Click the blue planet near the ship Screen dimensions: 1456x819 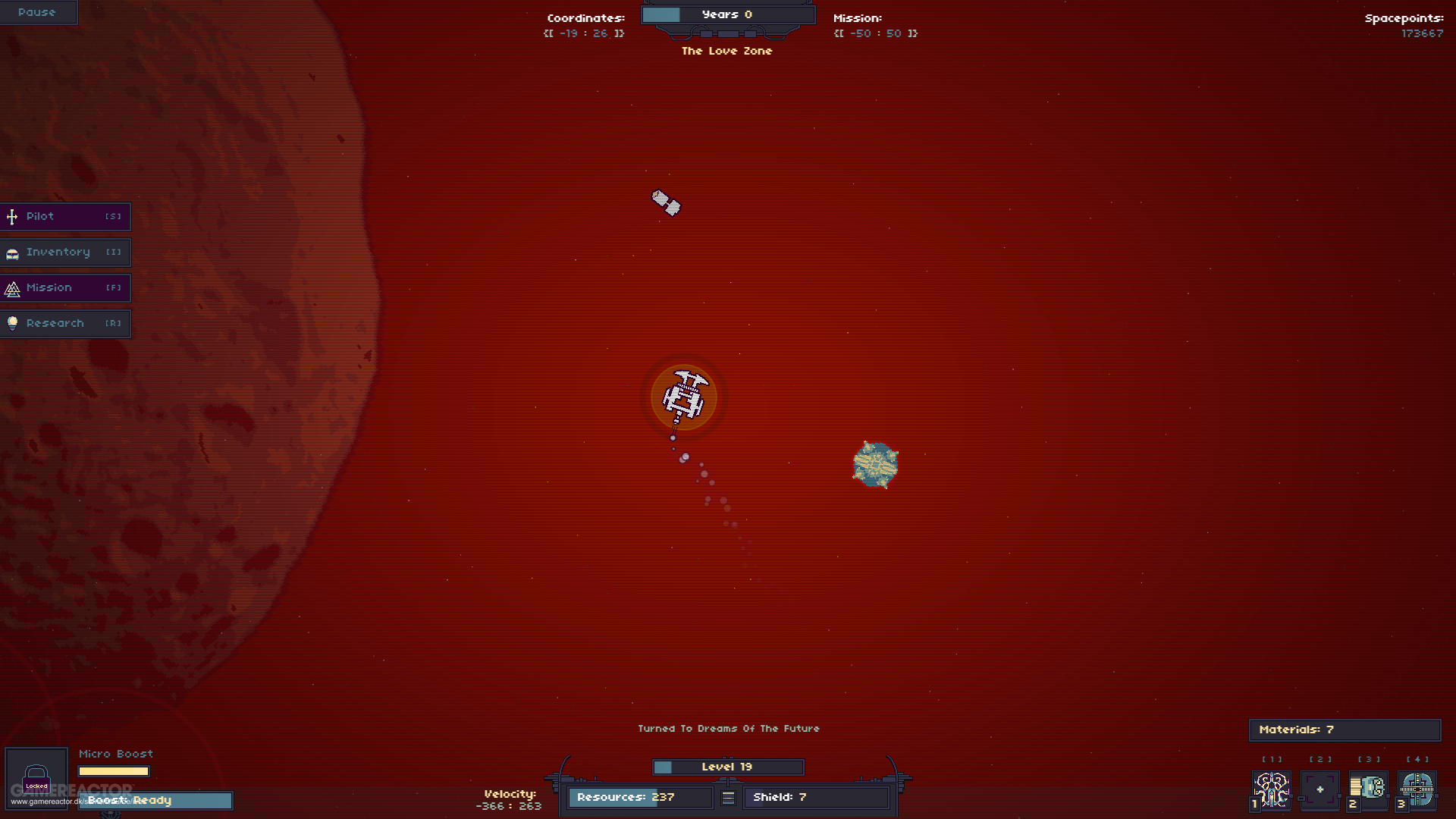click(876, 465)
